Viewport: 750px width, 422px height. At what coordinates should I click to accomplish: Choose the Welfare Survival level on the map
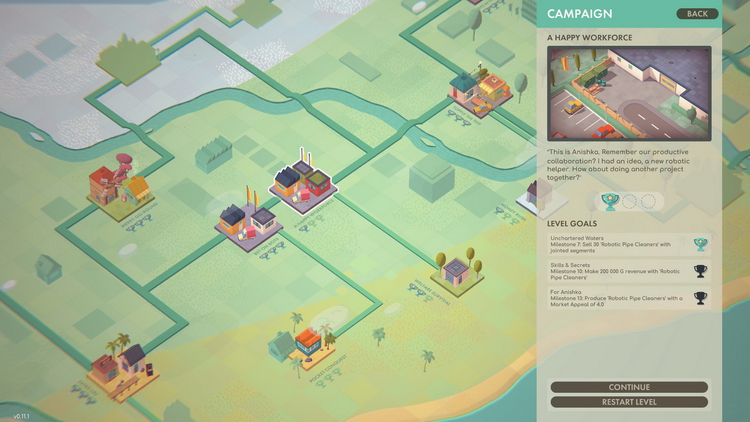456,272
